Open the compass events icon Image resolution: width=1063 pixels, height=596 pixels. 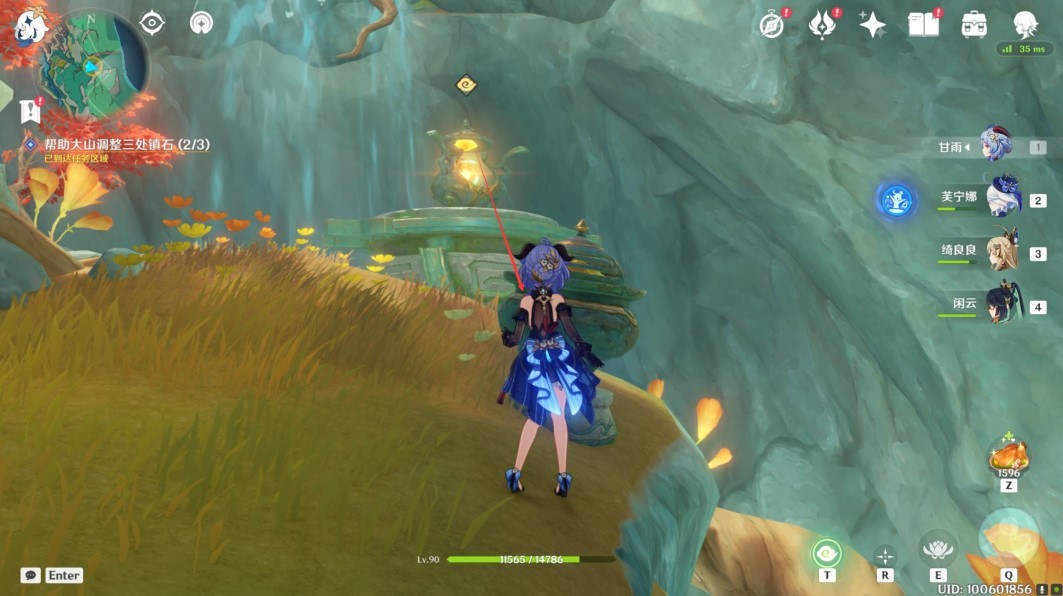pyautogui.click(x=771, y=25)
